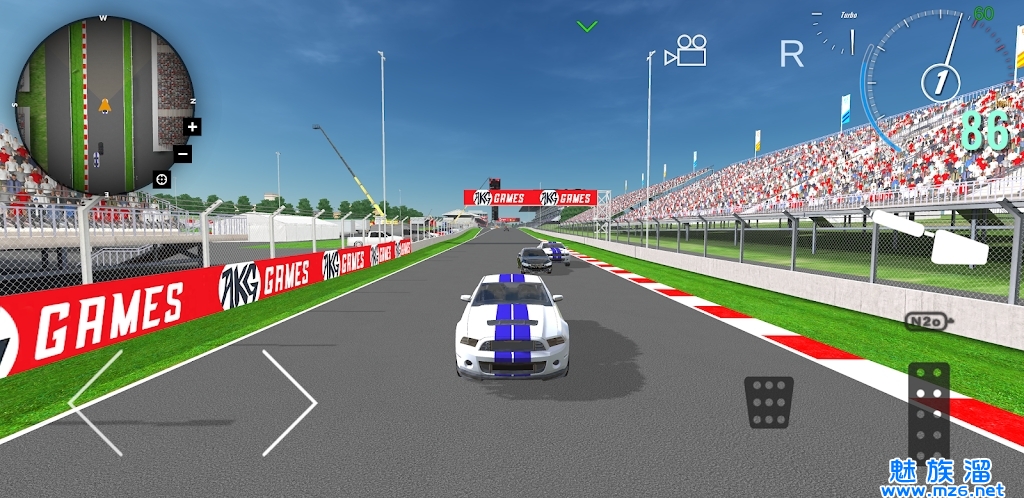Steer right with the right arrow

(289, 403)
